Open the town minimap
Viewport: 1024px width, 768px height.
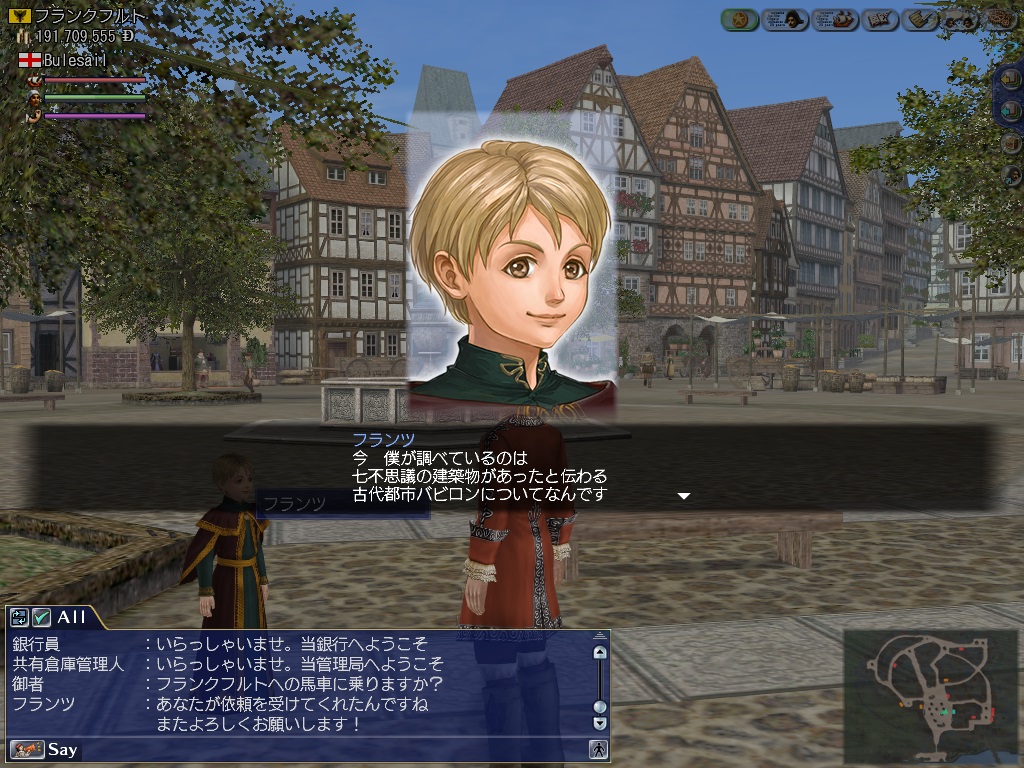pyautogui.click(x=930, y=696)
